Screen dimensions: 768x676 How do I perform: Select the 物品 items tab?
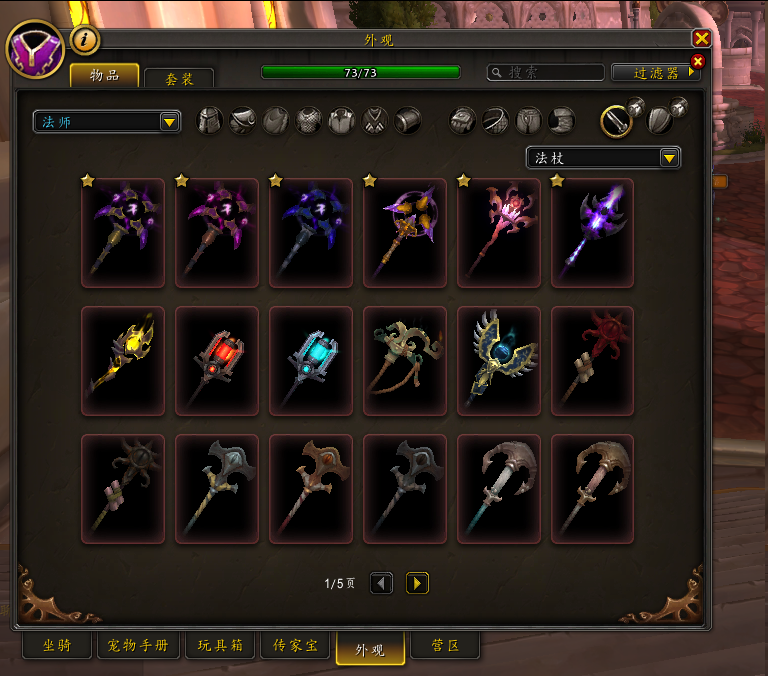pyautogui.click(x=104, y=76)
